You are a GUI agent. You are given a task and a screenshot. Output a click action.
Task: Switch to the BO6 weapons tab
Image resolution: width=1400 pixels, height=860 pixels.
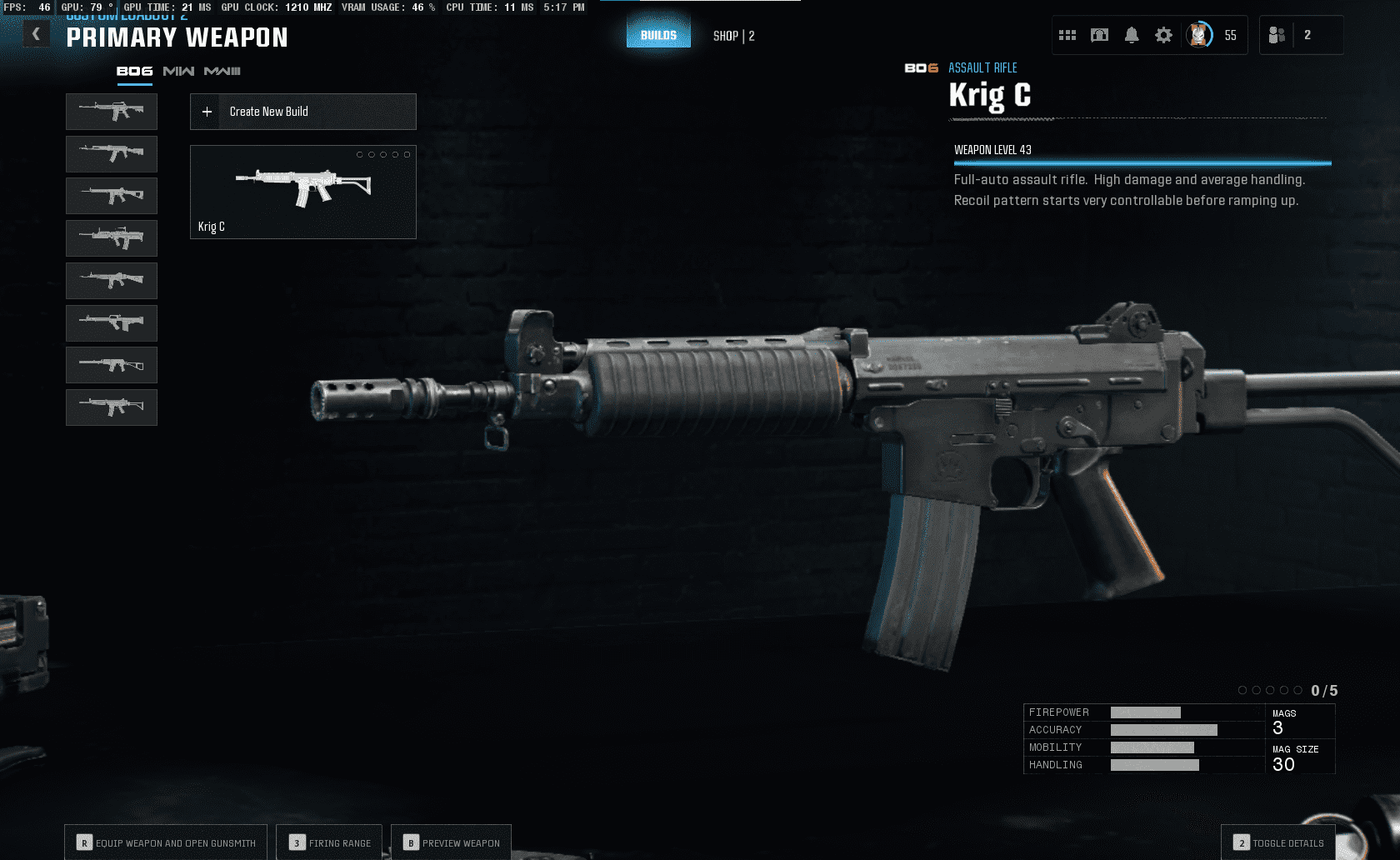pyautogui.click(x=134, y=72)
